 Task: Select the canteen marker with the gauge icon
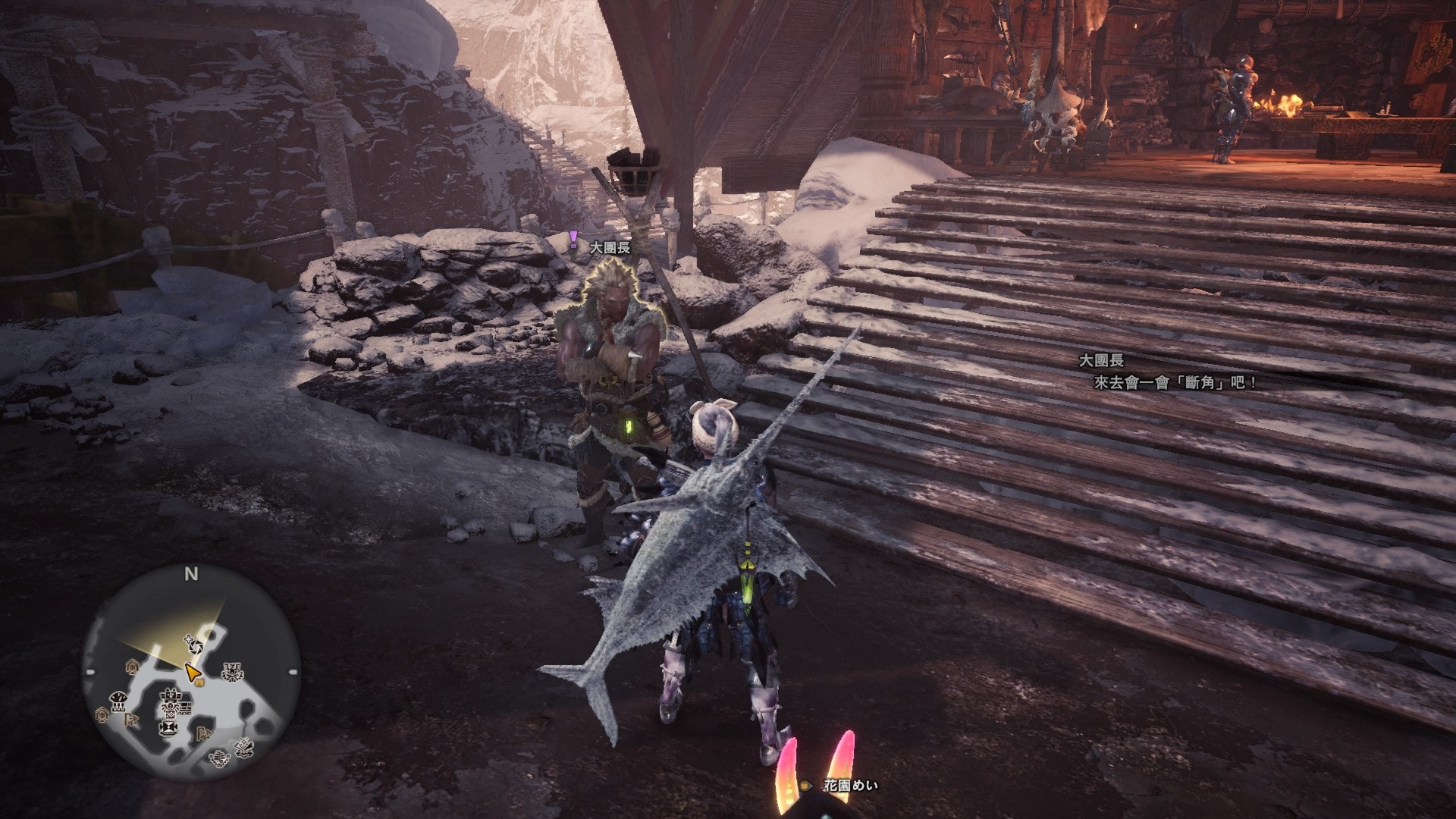pyautogui.click(x=118, y=701)
